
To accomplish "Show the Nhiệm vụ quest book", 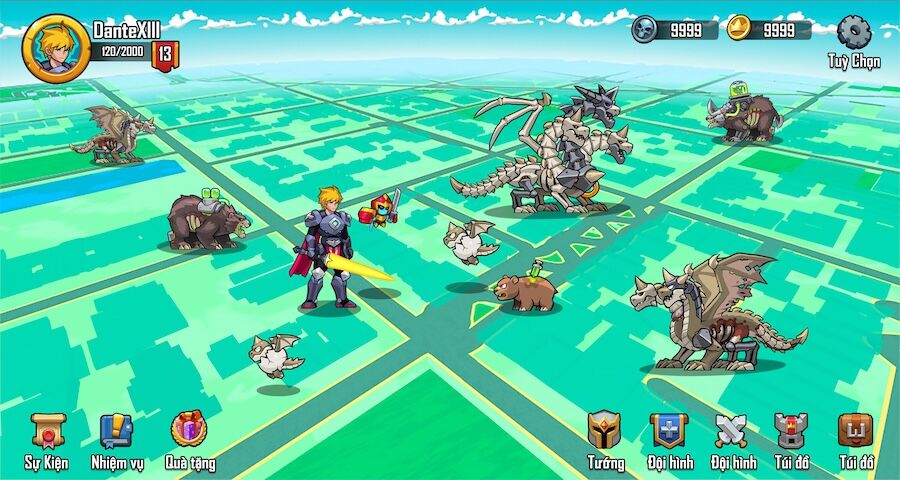I will coord(117,432).
